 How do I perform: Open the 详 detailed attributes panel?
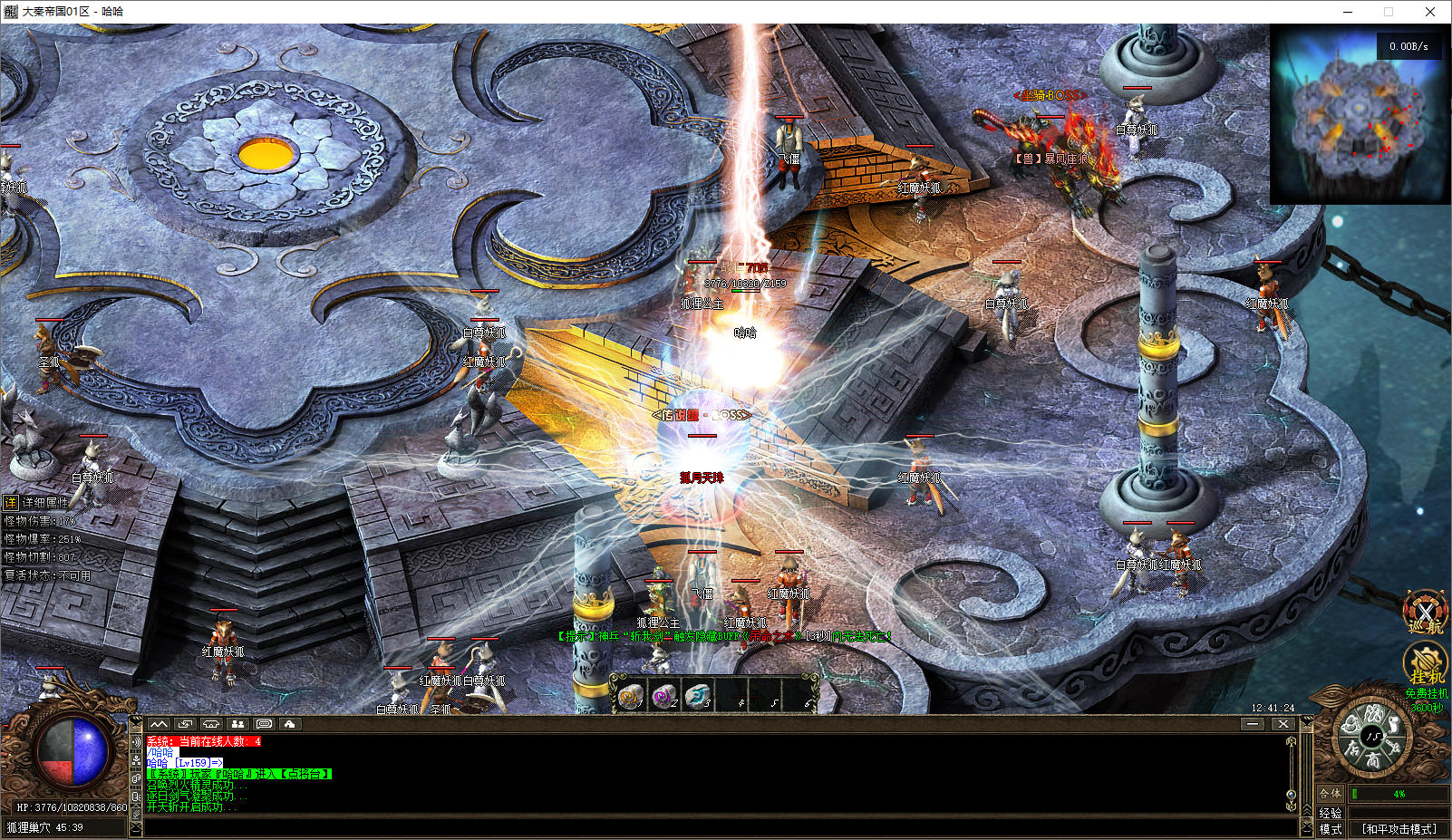[11, 502]
